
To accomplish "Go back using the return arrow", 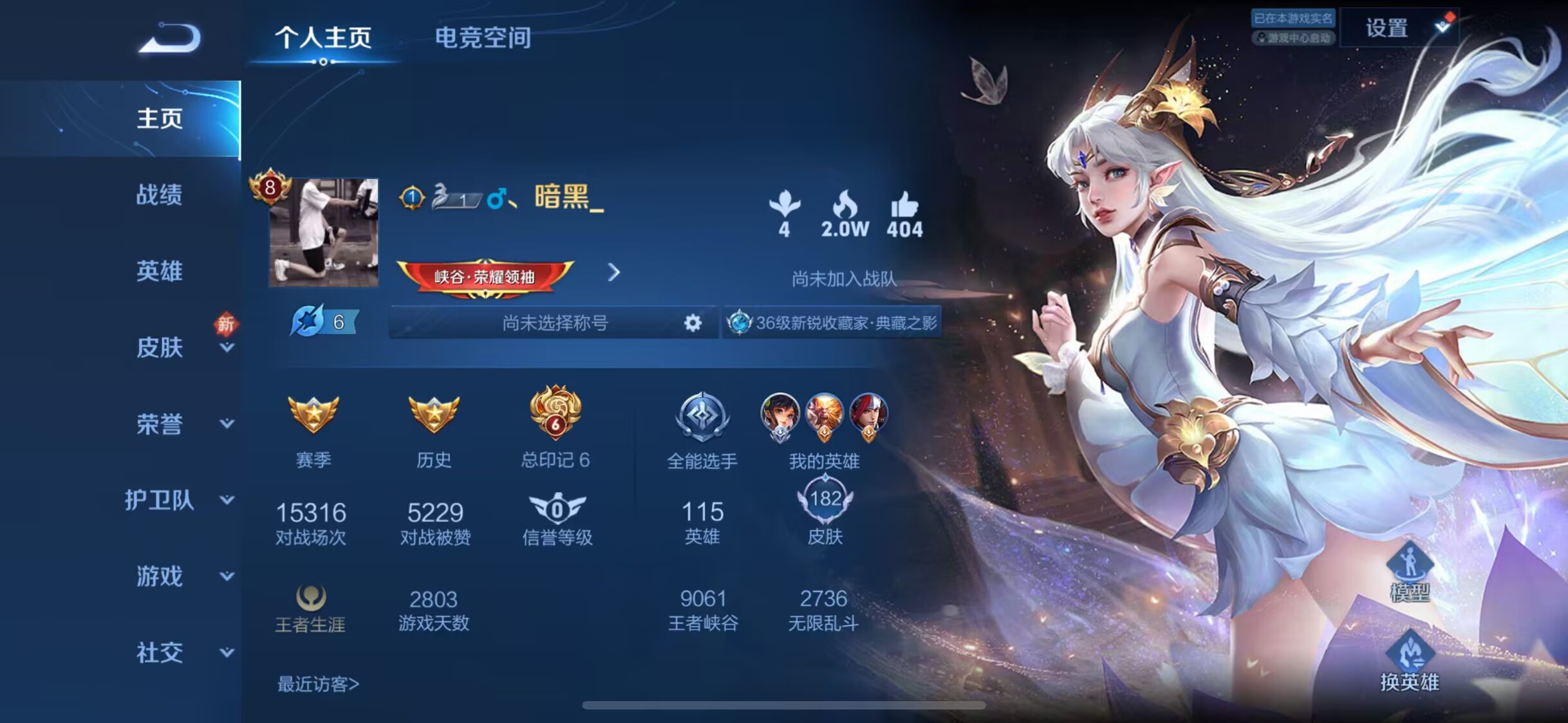I will point(170,37).
